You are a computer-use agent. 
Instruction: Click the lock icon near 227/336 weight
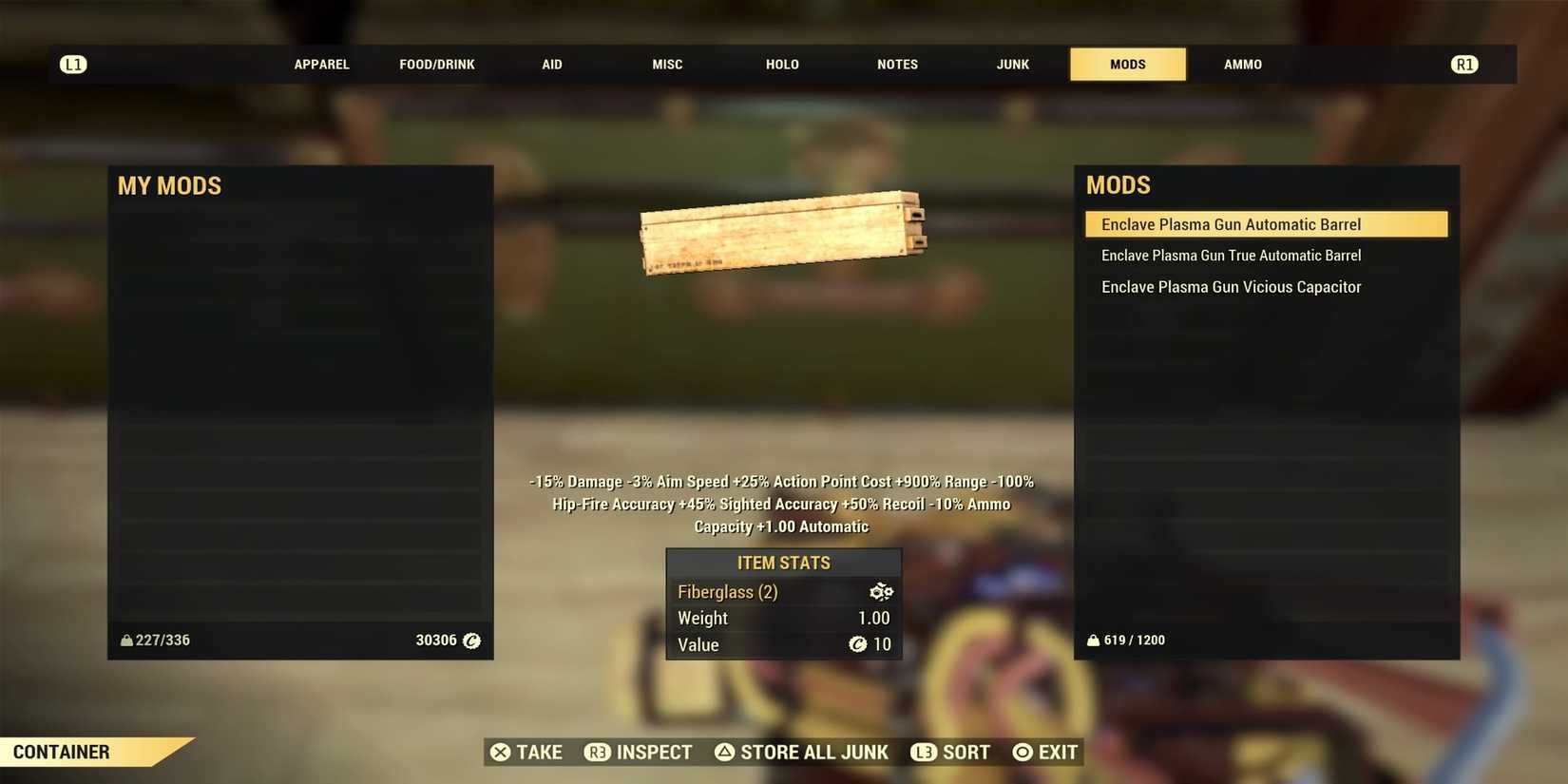pyautogui.click(x=126, y=640)
